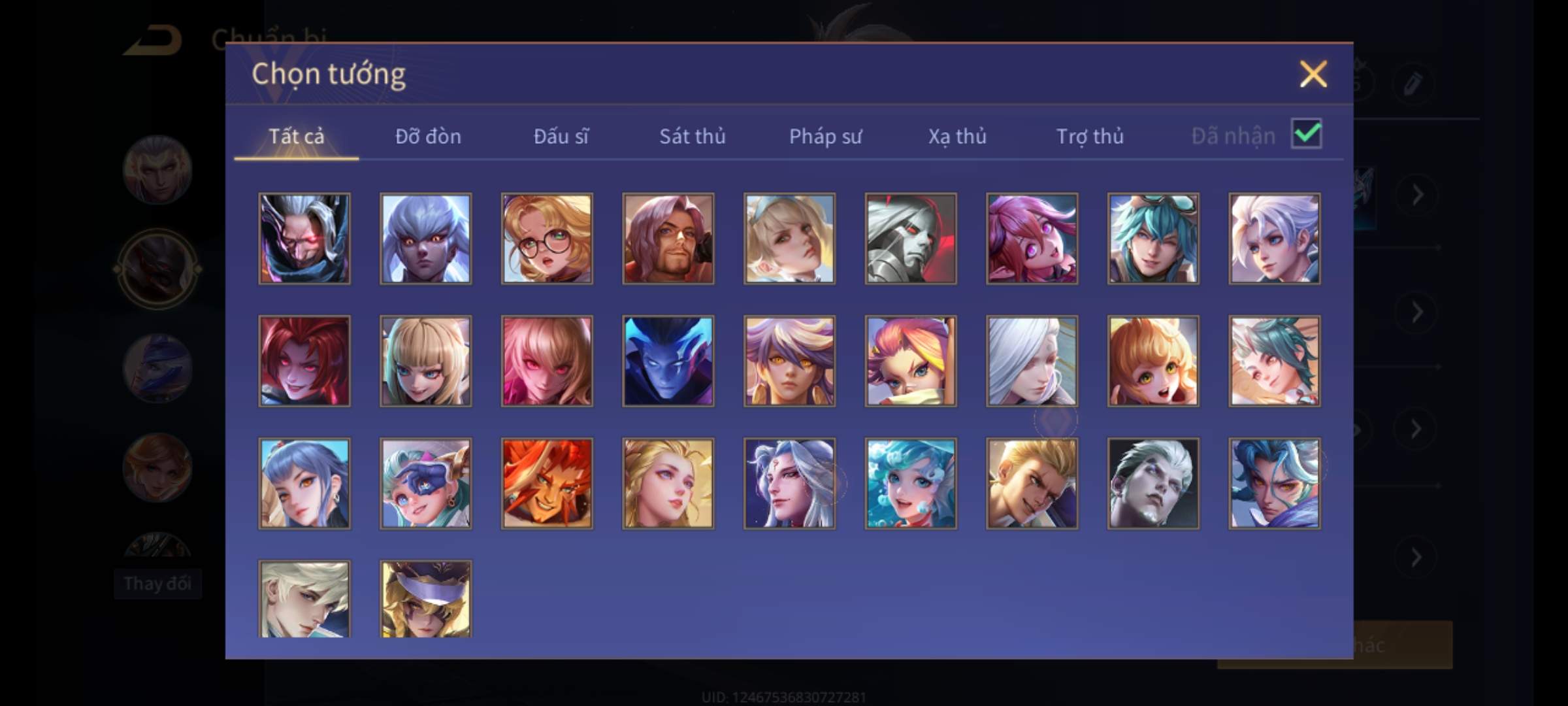
Task: Choose the girl with blue eye mask
Action: [425, 483]
